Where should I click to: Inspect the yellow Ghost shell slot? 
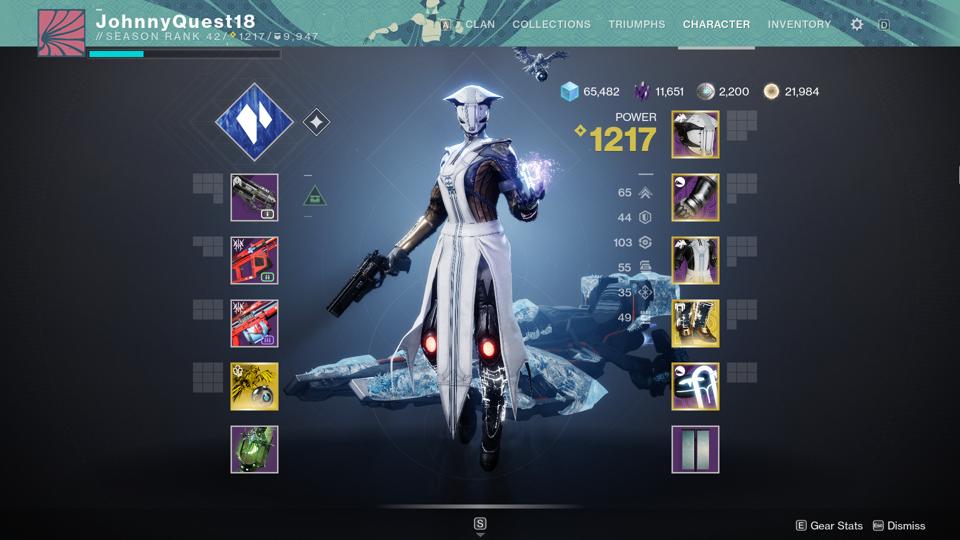point(255,386)
